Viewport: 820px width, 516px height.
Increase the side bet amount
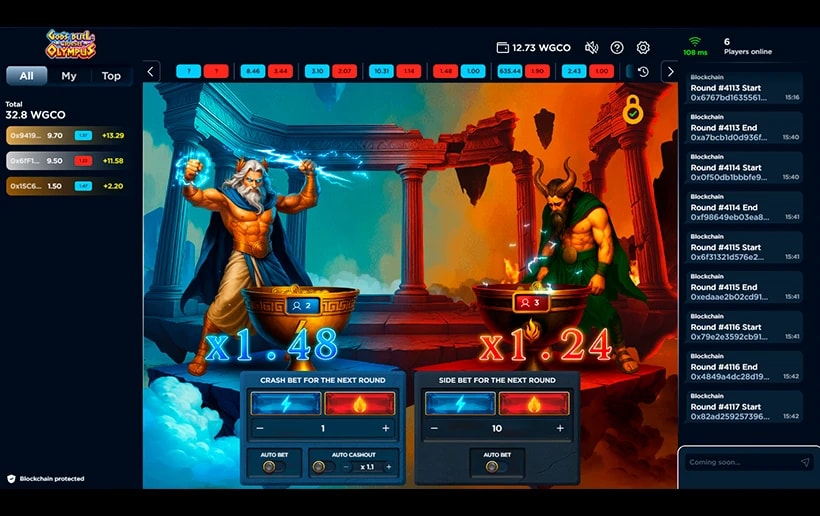pyautogui.click(x=559, y=428)
